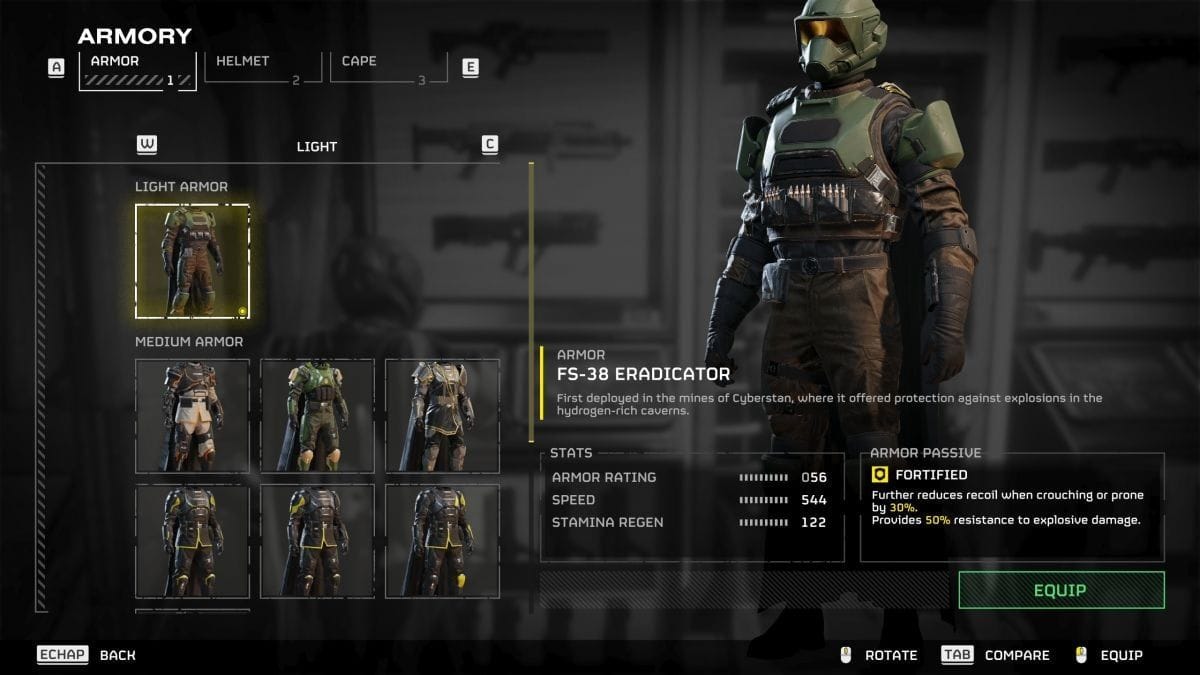Pick the green medium armor thumbnail

[x=318, y=416]
